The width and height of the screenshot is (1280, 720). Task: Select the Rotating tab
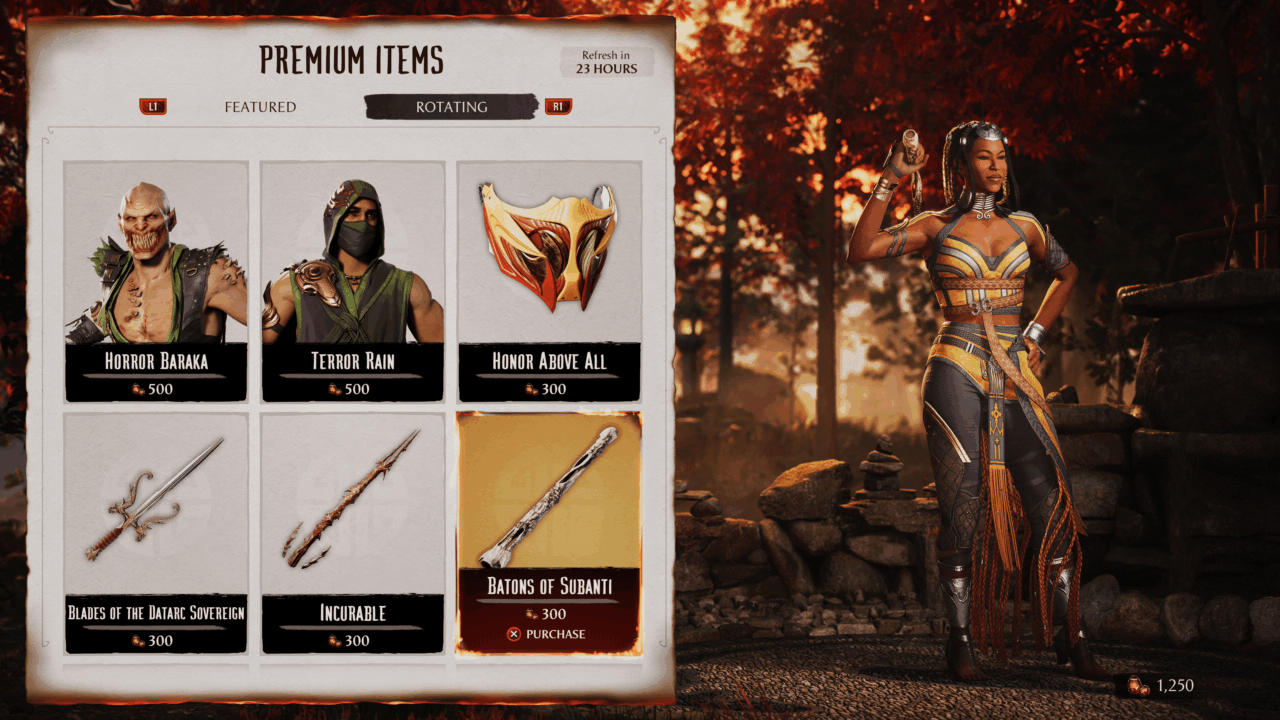point(451,107)
